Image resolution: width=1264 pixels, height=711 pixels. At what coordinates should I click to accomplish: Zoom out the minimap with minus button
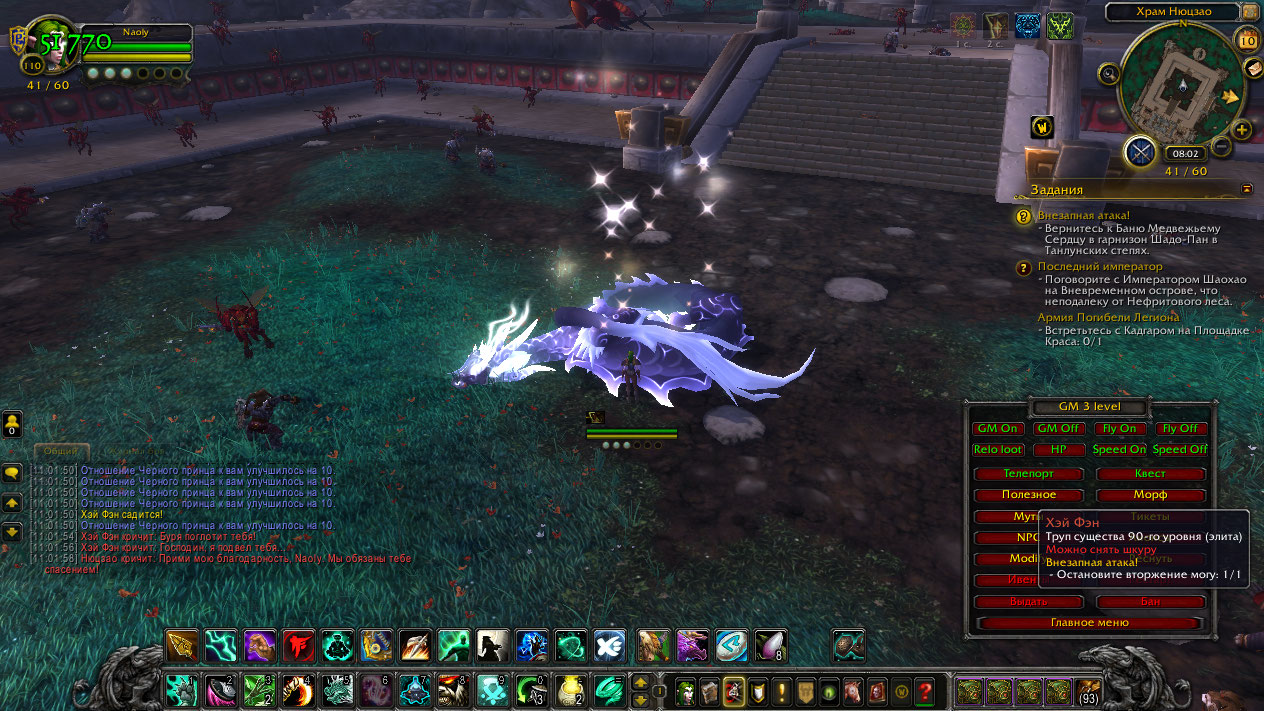tap(1221, 147)
